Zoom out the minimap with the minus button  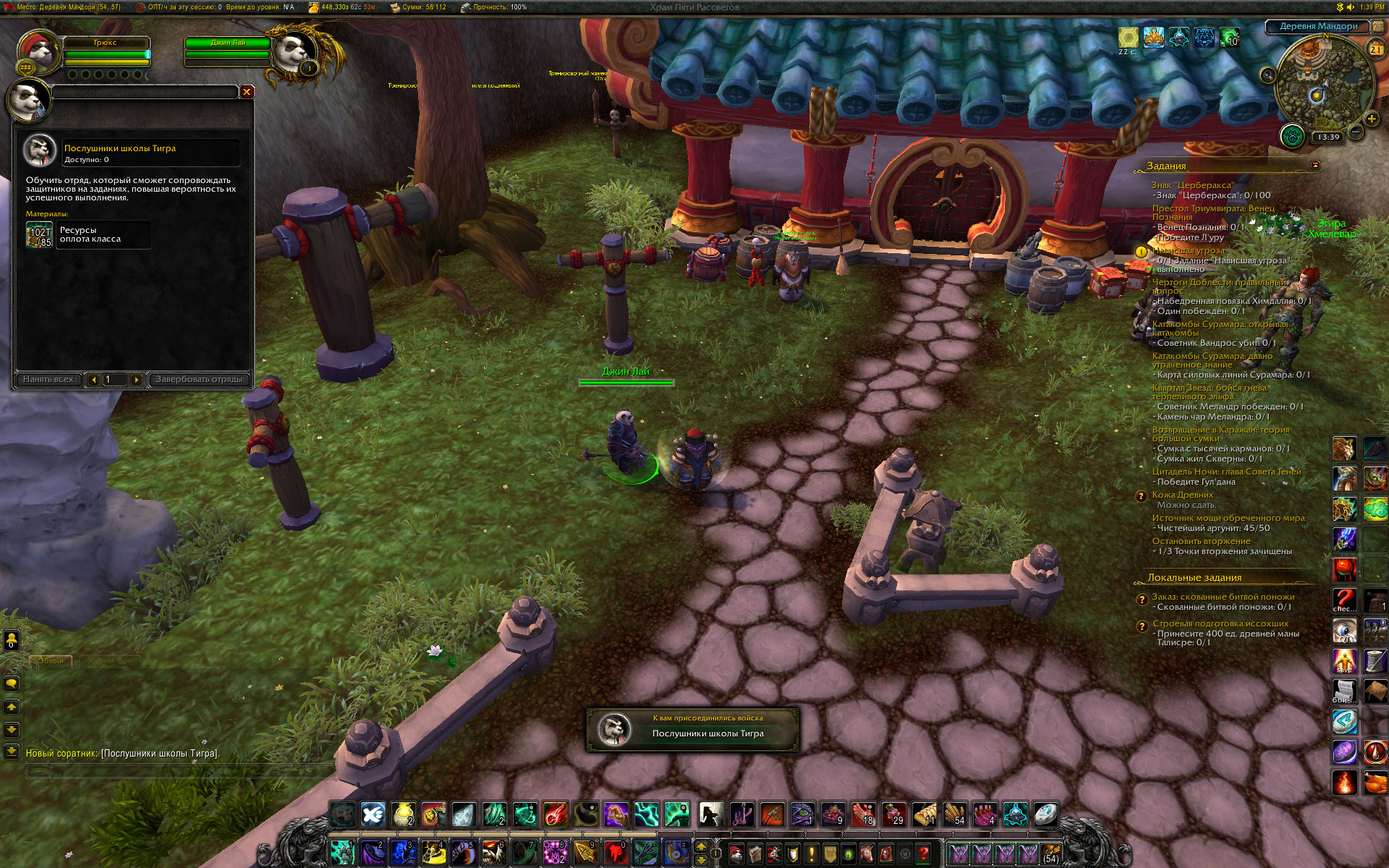1356,132
